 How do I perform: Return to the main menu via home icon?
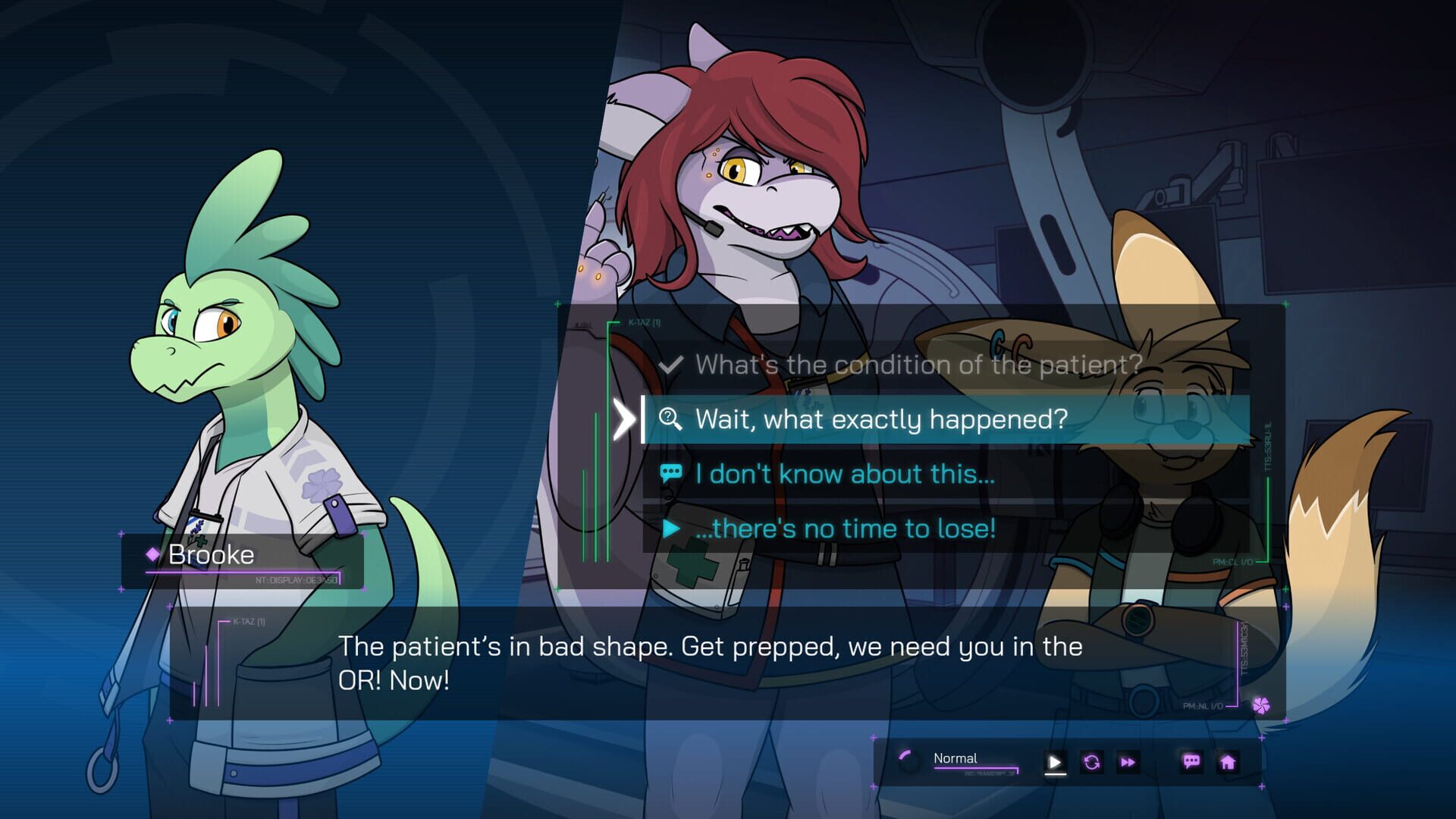click(1228, 762)
